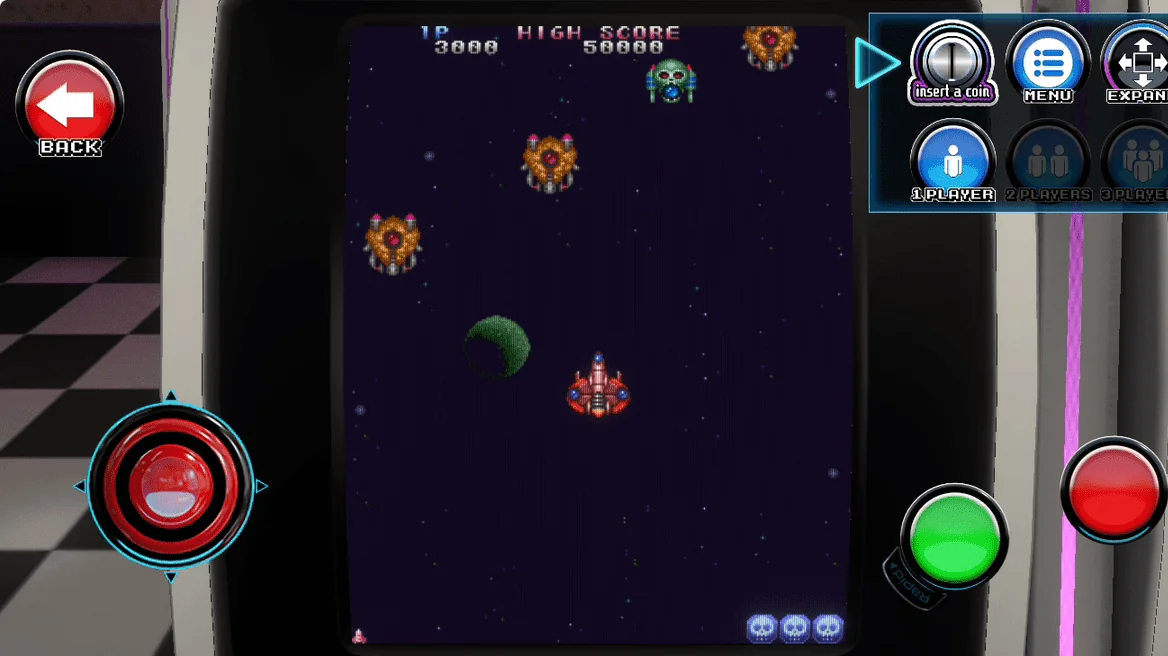Collapse the panel with the cyan triangle arrow

(877, 63)
